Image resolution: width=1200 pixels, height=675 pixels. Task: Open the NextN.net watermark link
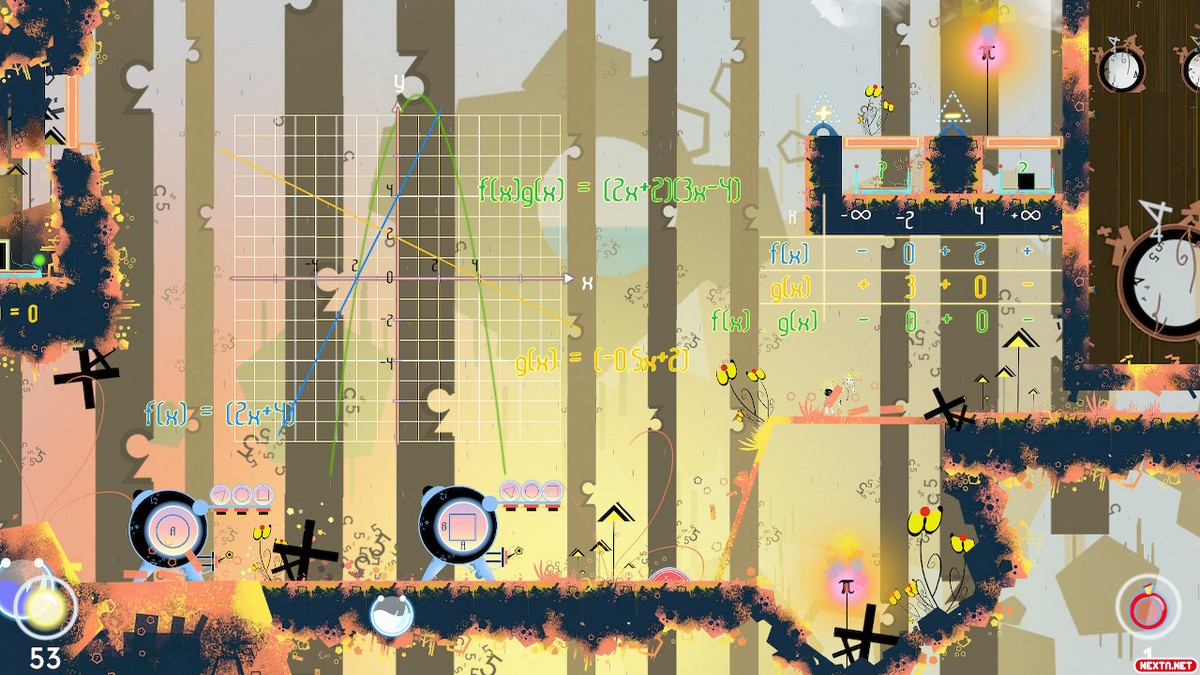[1164, 664]
